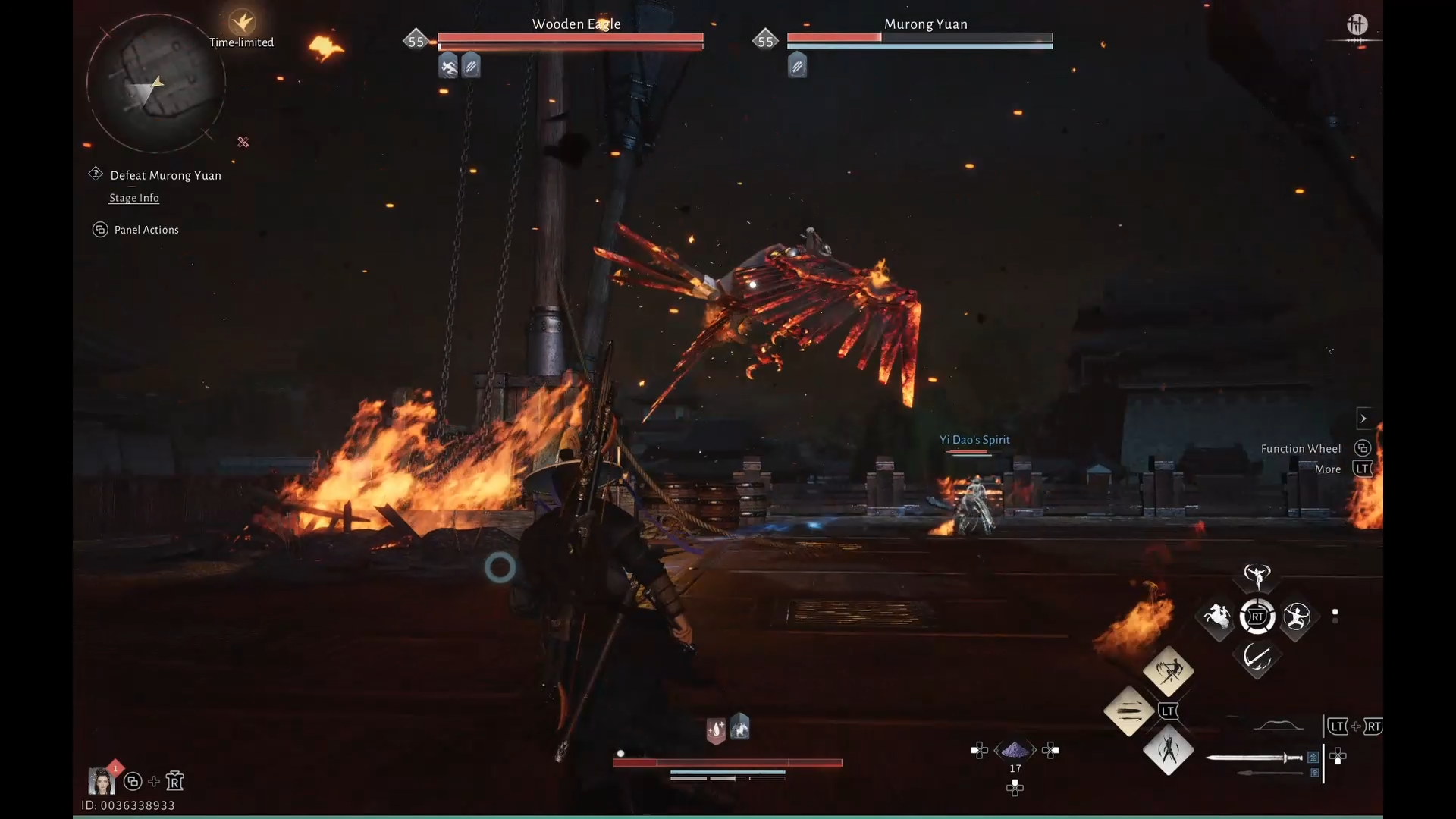Inspect Wooden Eagle's running figure status icon
The height and width of the screenshot is (819, 1456).
point(449,67)
